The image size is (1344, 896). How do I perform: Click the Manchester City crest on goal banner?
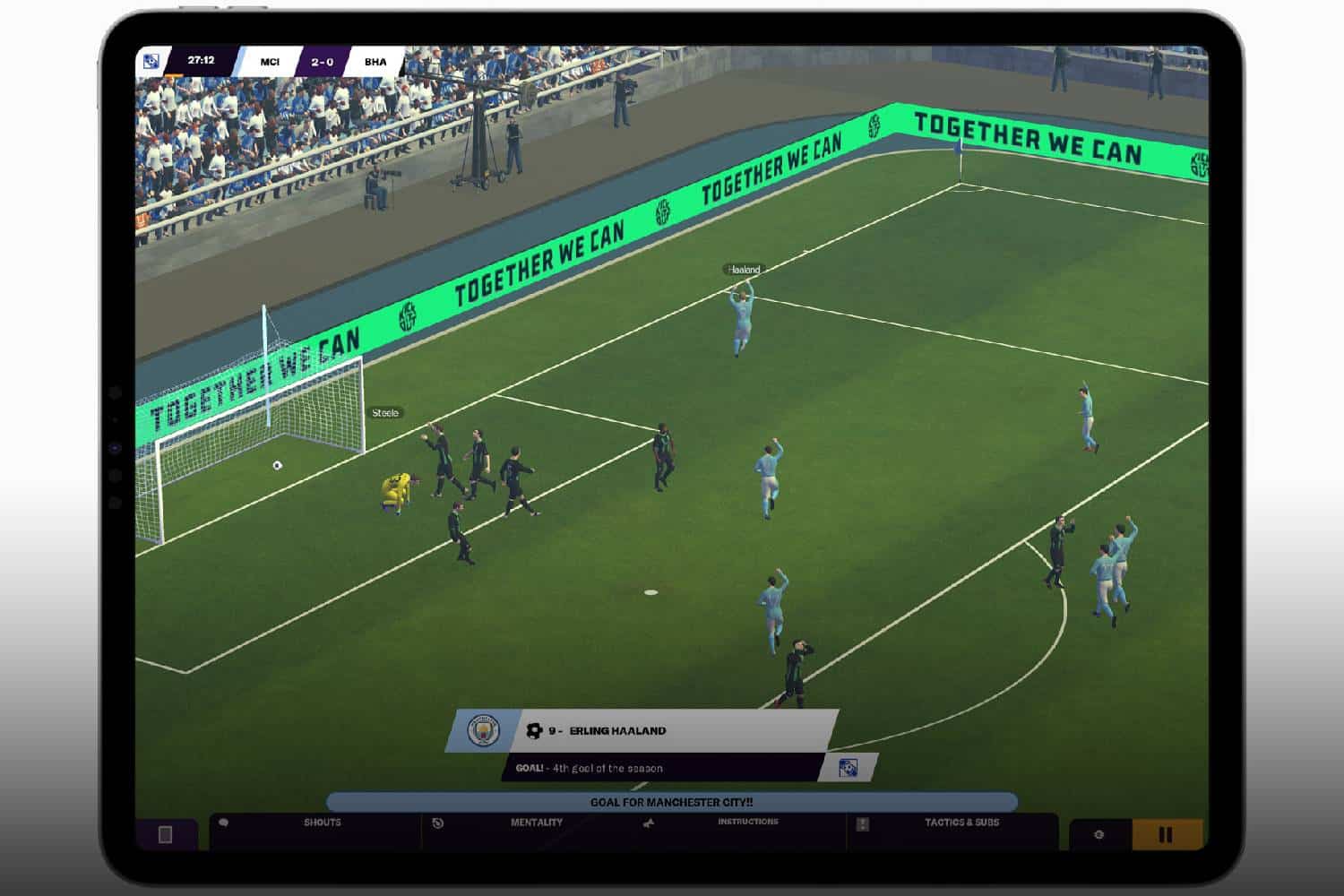click(484, 731)
